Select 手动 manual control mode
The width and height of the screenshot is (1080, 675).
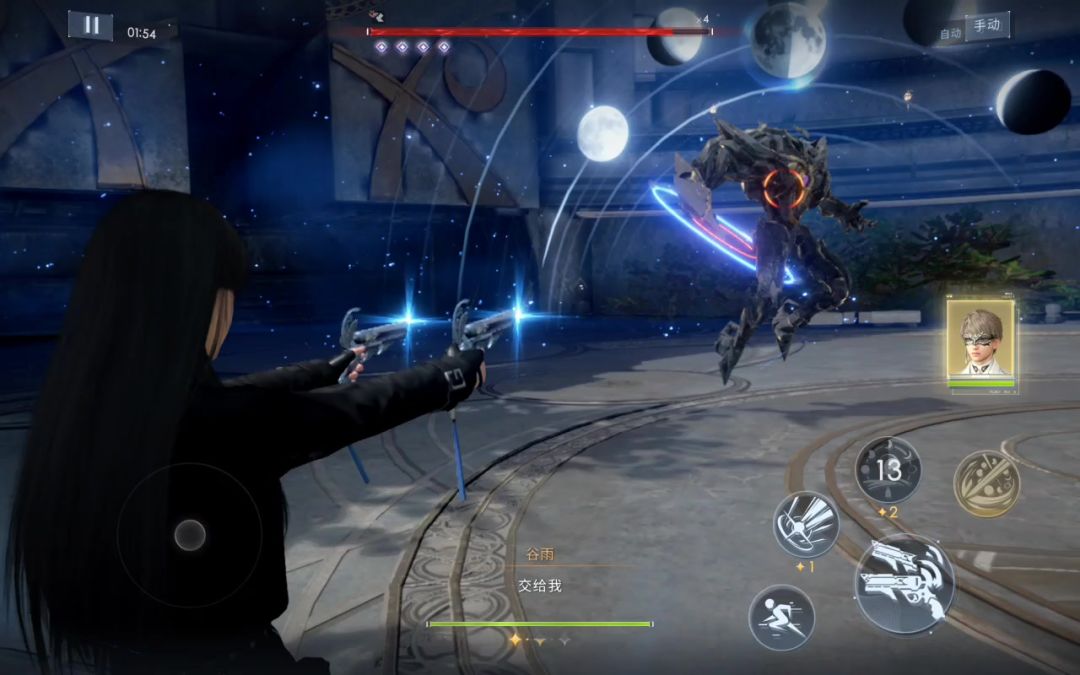point(987,26)
